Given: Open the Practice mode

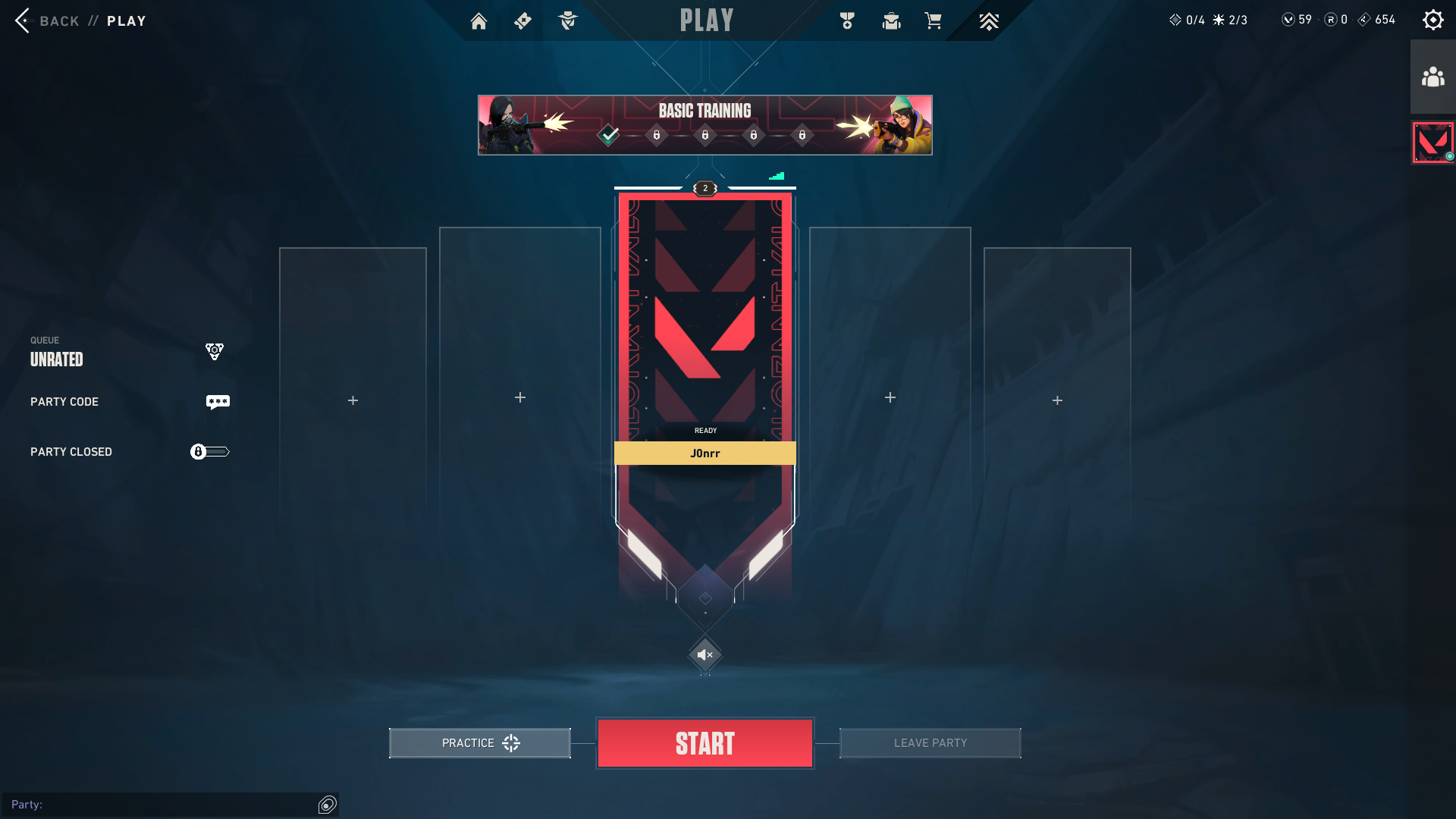Looking at the screenshot, I should 479,743.
